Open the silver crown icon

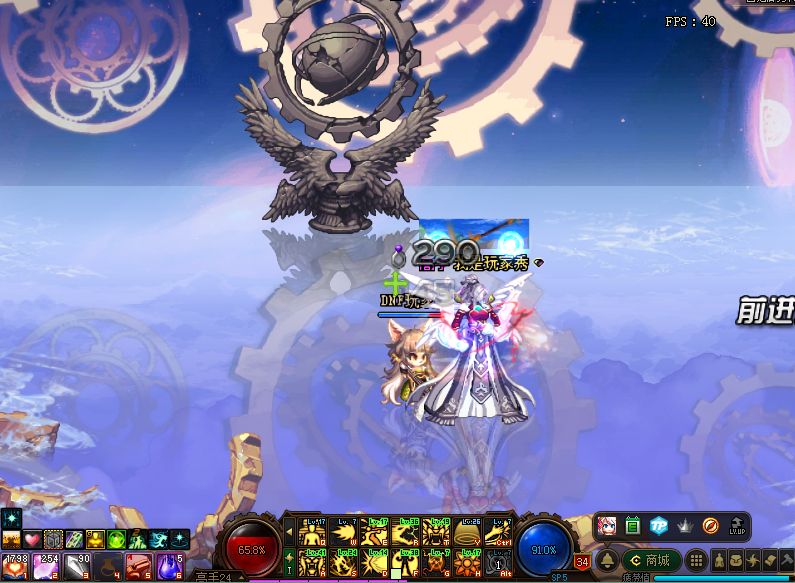(x=685, y=526)
